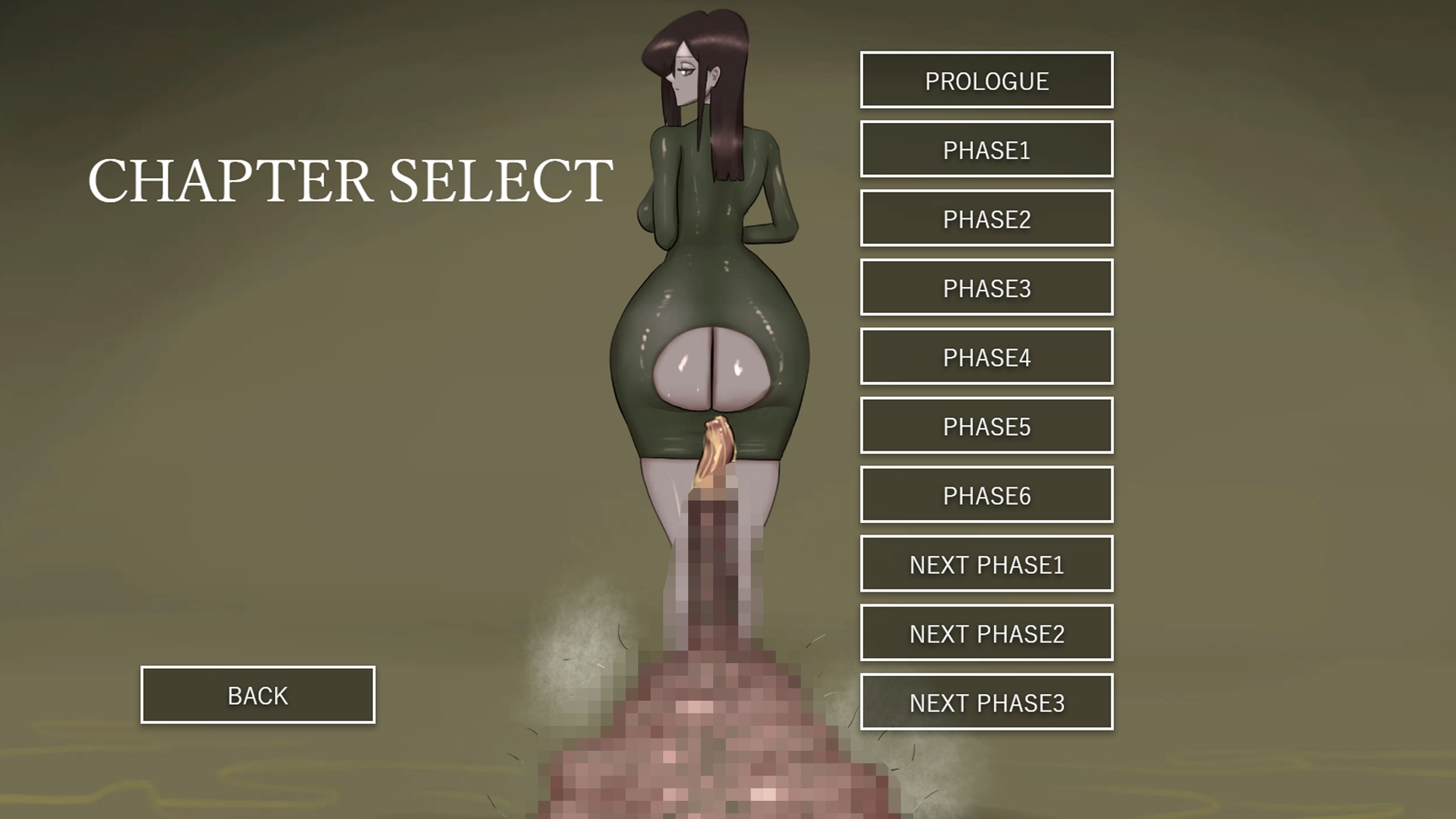Screen dimensions: 1456x819
Task: Select the NEXT PHASE2 button
Action: coord(986,633)
